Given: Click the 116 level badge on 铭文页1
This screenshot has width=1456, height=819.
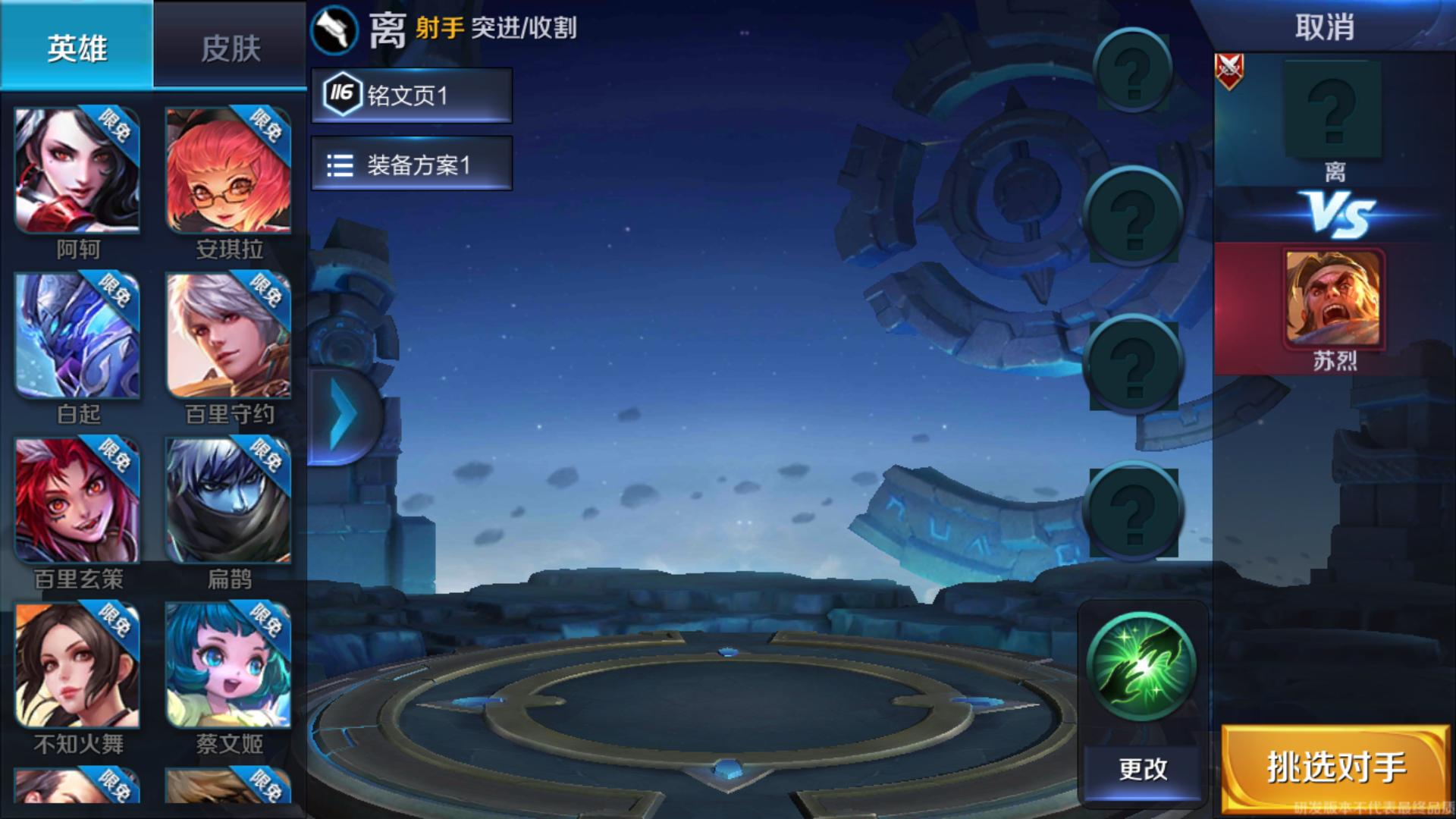Looking at the screenshot, I should pos(343,94).
